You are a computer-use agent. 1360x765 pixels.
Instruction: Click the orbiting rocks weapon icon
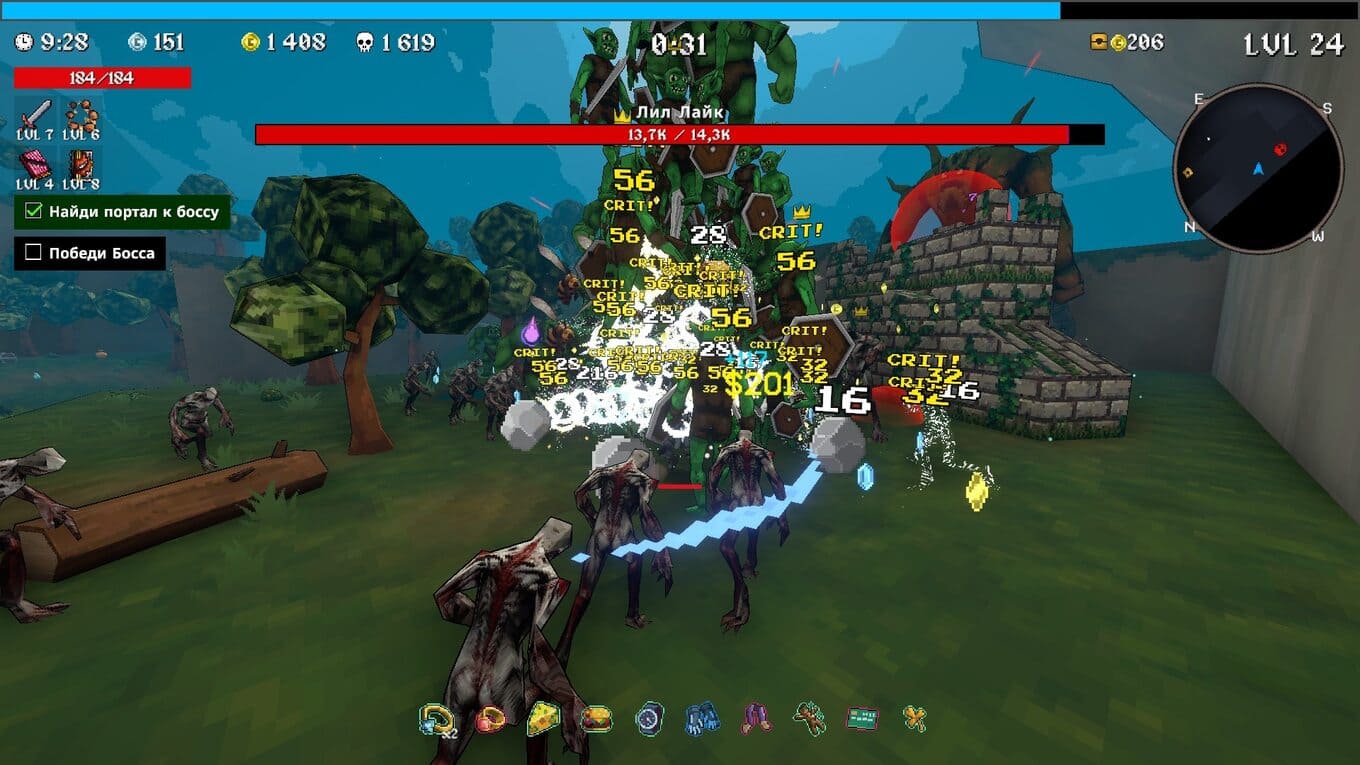coord(81,112)
